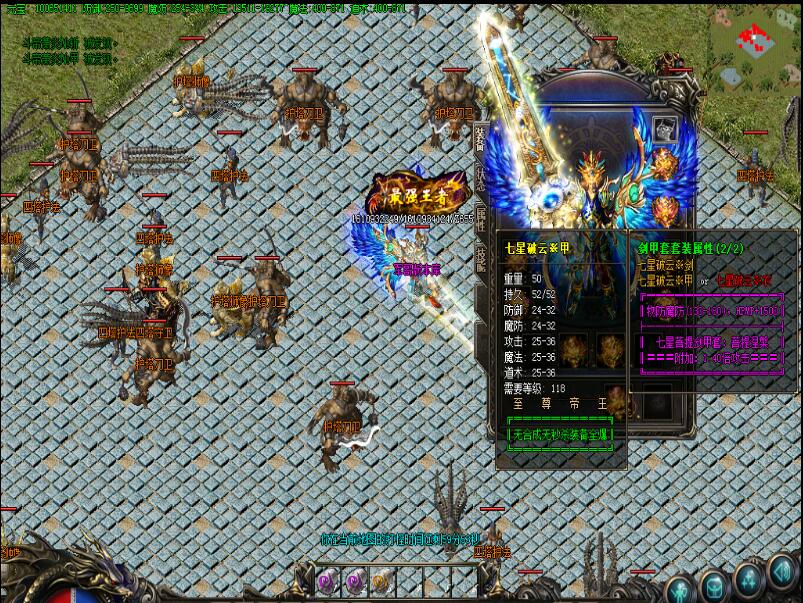Viewport: 803px width, 603px height.
Task: Open the cube icon menu button
Action: coord(714,585)
